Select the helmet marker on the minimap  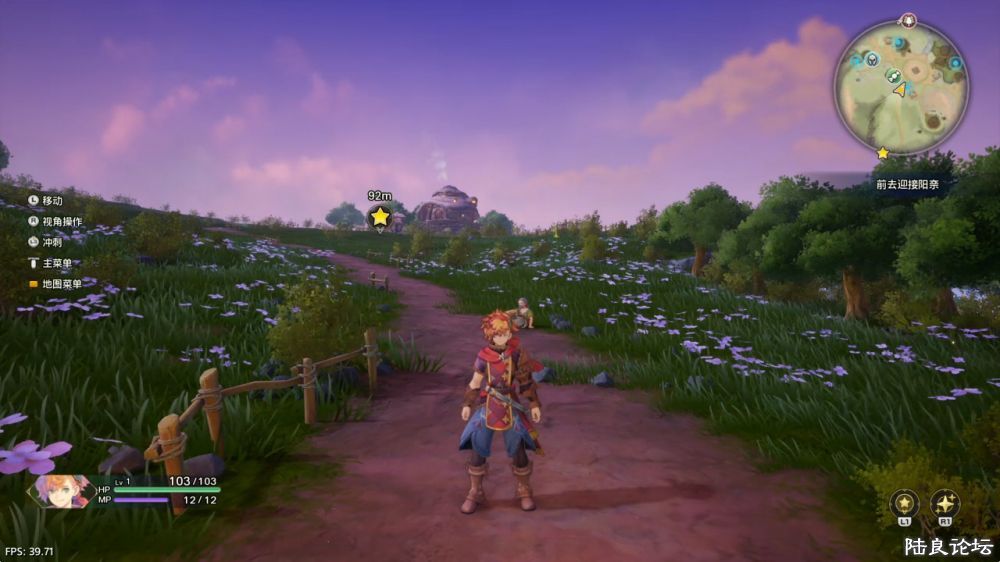click(x=871, y=60)
